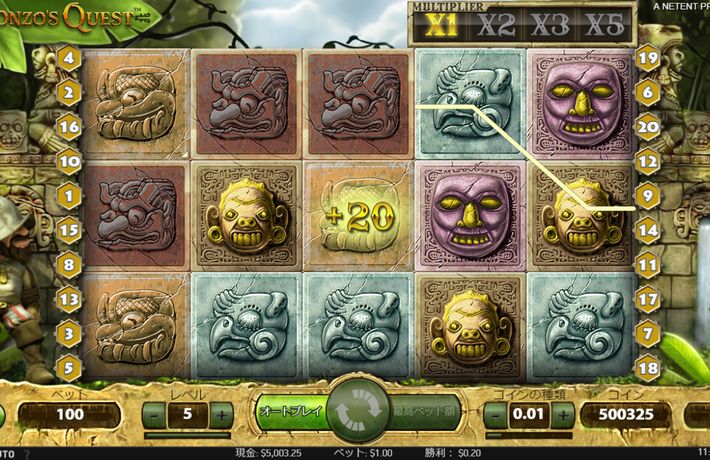Increase the bet level (レベル)

(222, 414)
